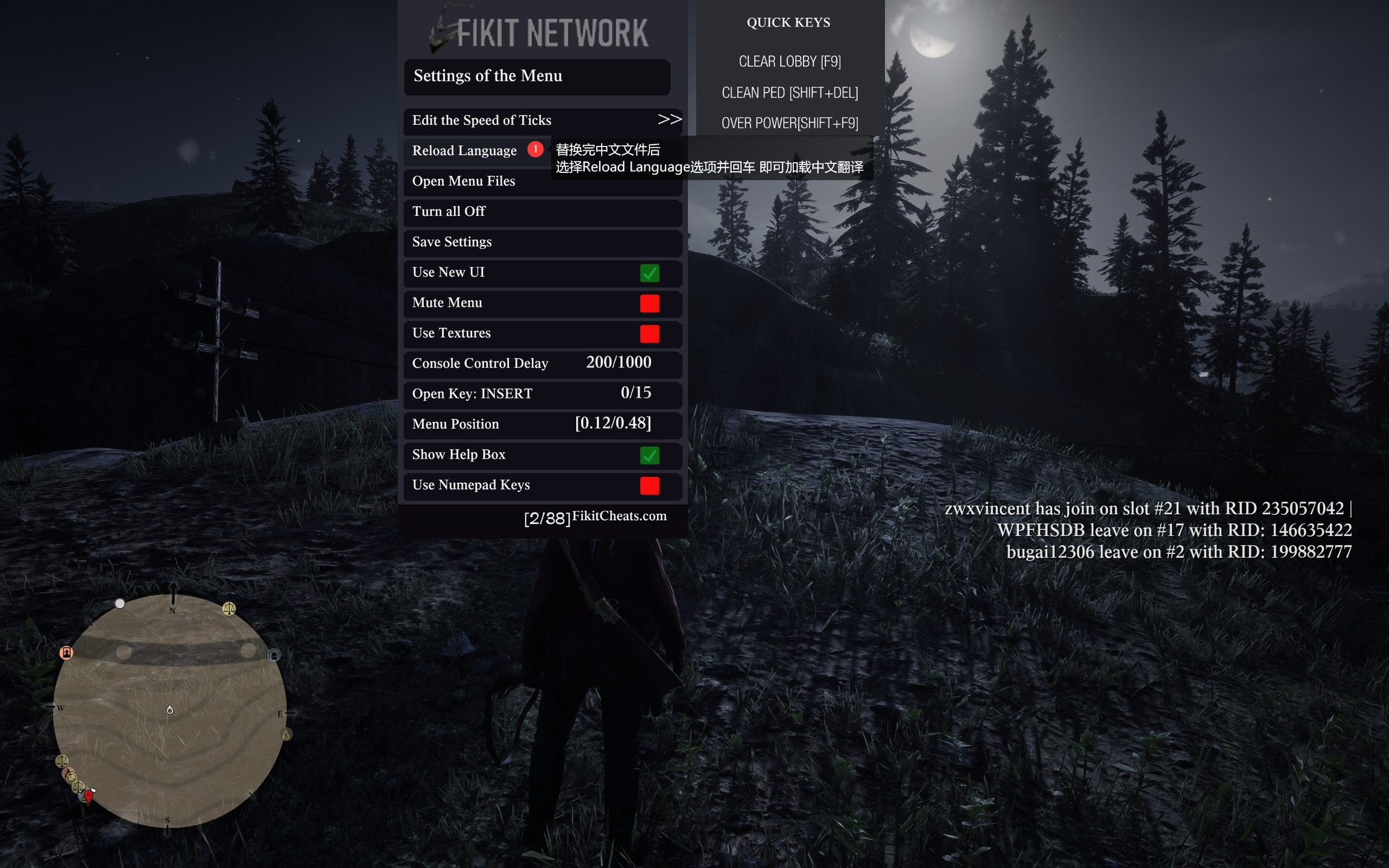Screen dimensions: 1389x868
Task: Select the red waypoint marker on minimap
Action: coord(89,796)
